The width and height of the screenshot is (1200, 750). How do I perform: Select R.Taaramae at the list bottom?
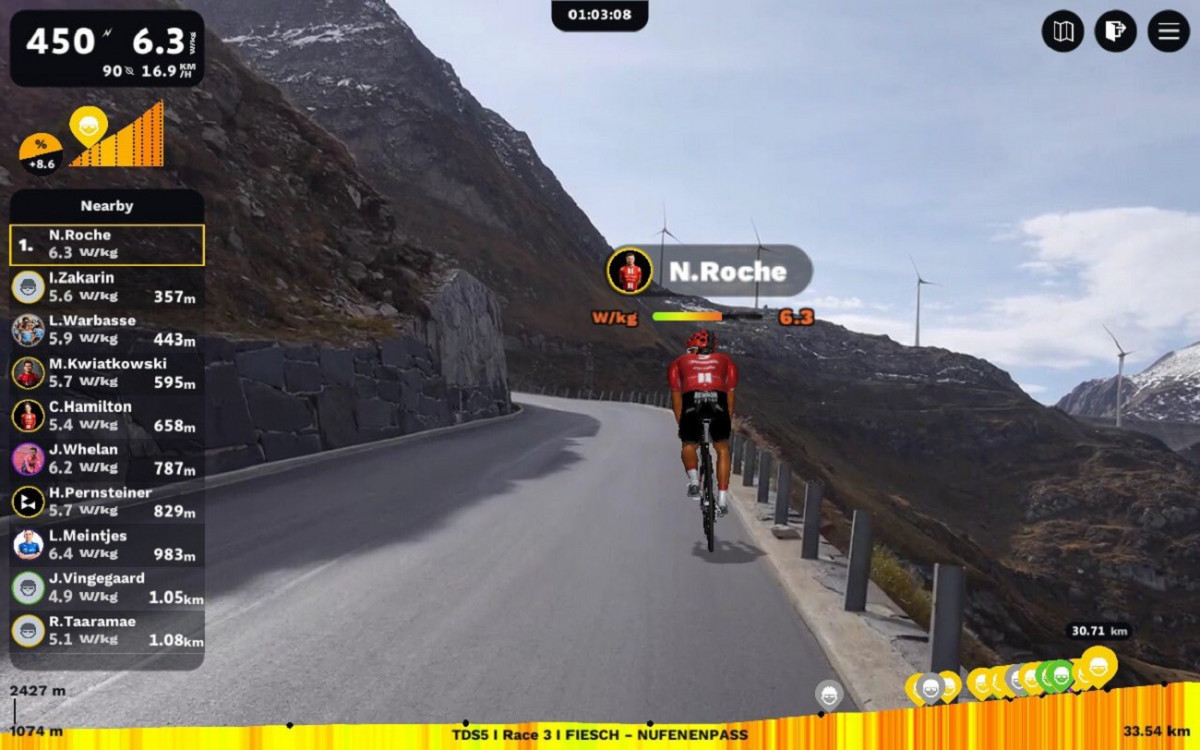click(x=107, y=631)
